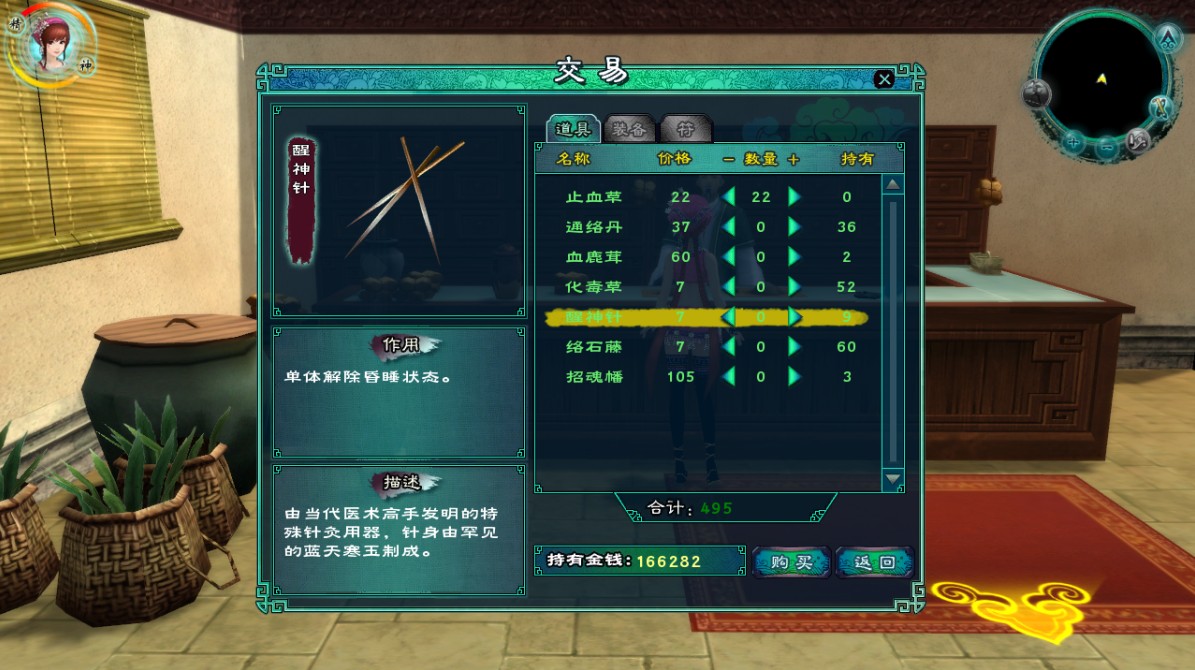Viewport: 1195px width, 670px height.
Task: Increase 化毒草 quantity
Action: (795, 287)
